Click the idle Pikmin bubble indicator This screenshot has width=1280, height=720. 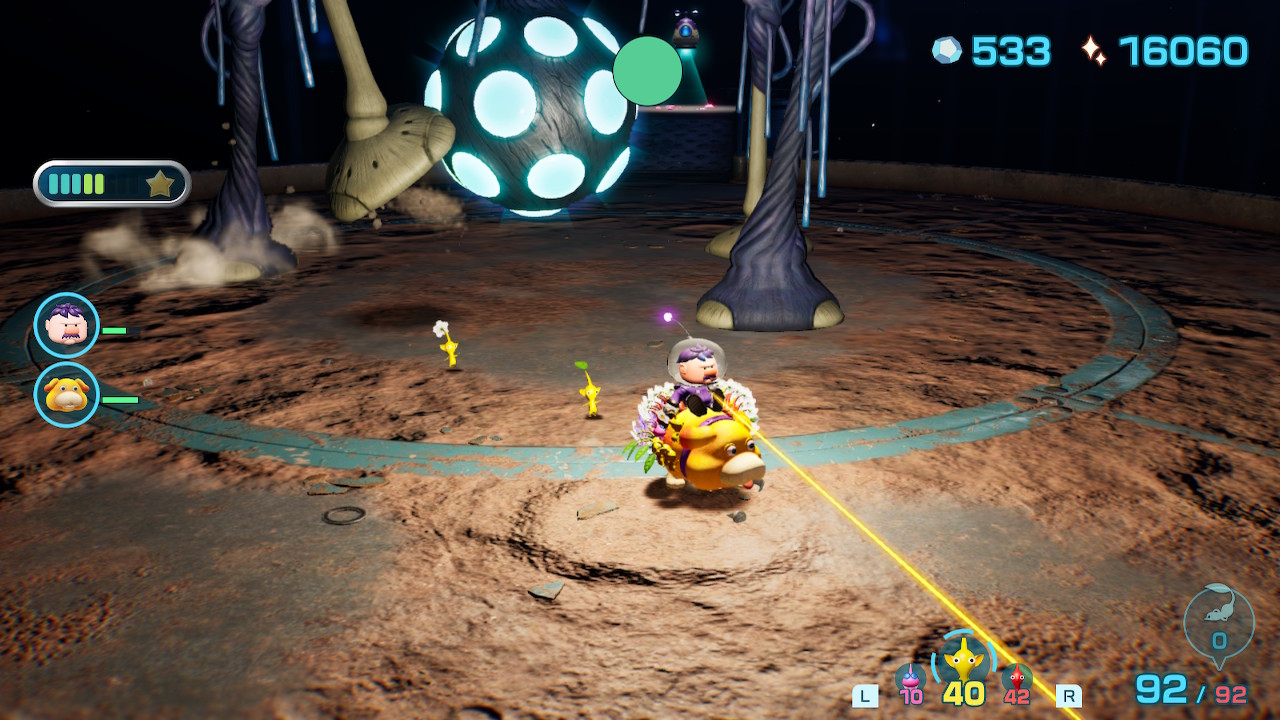pos(1219,623)
